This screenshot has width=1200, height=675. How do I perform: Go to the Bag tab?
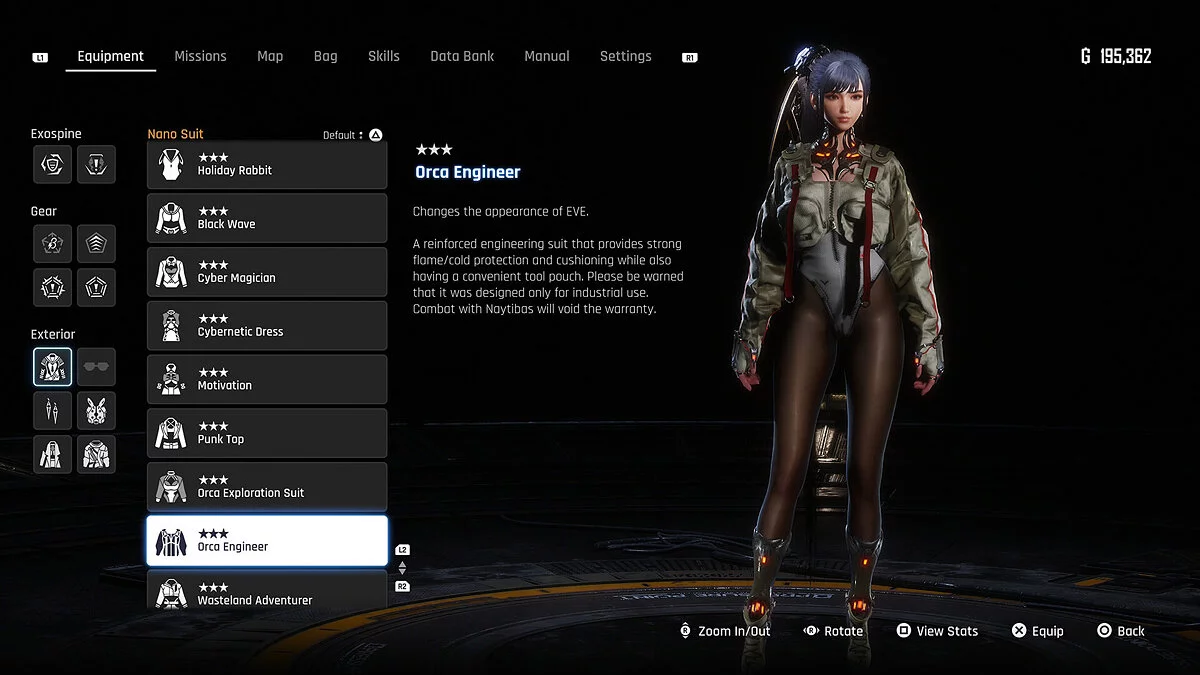[325, 56]
